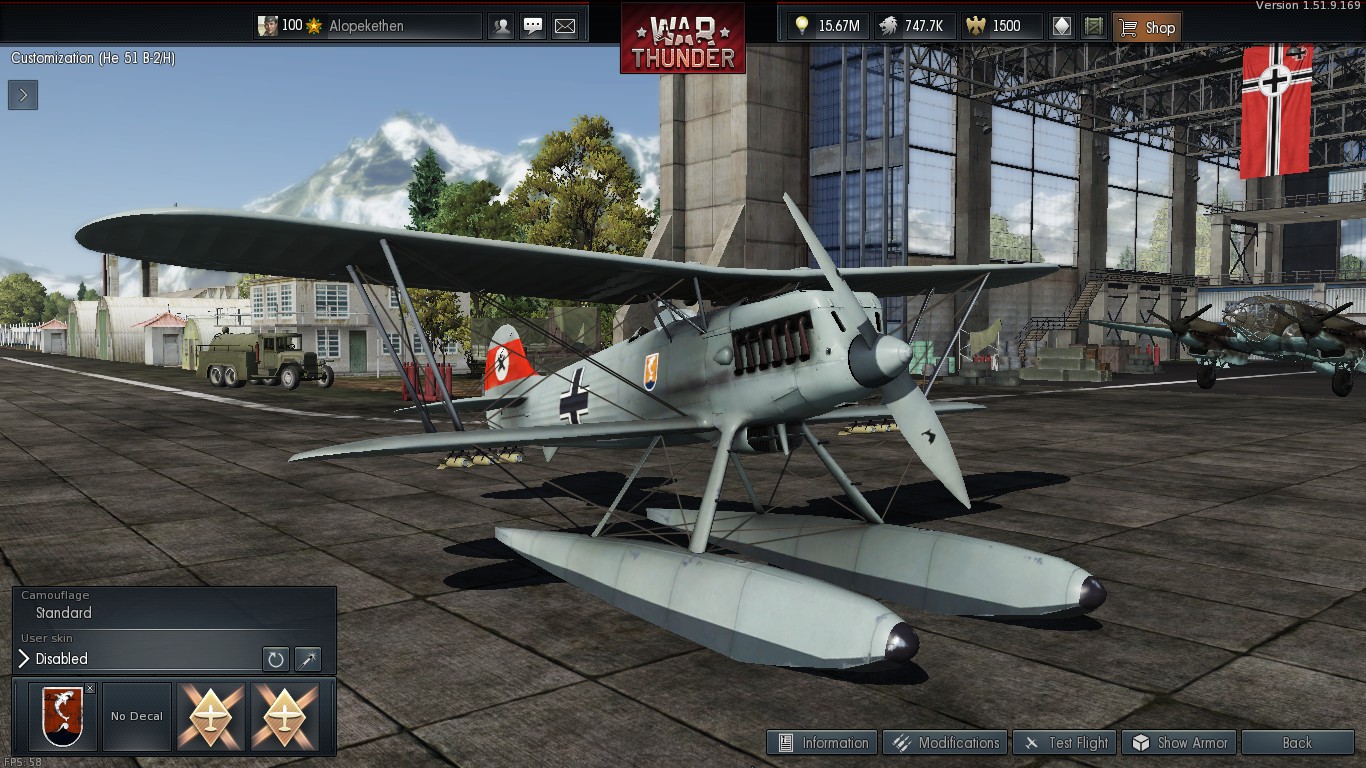Open the aircraft Information panel
This screenshot has height=768, width=1366.
coord(823,743)
